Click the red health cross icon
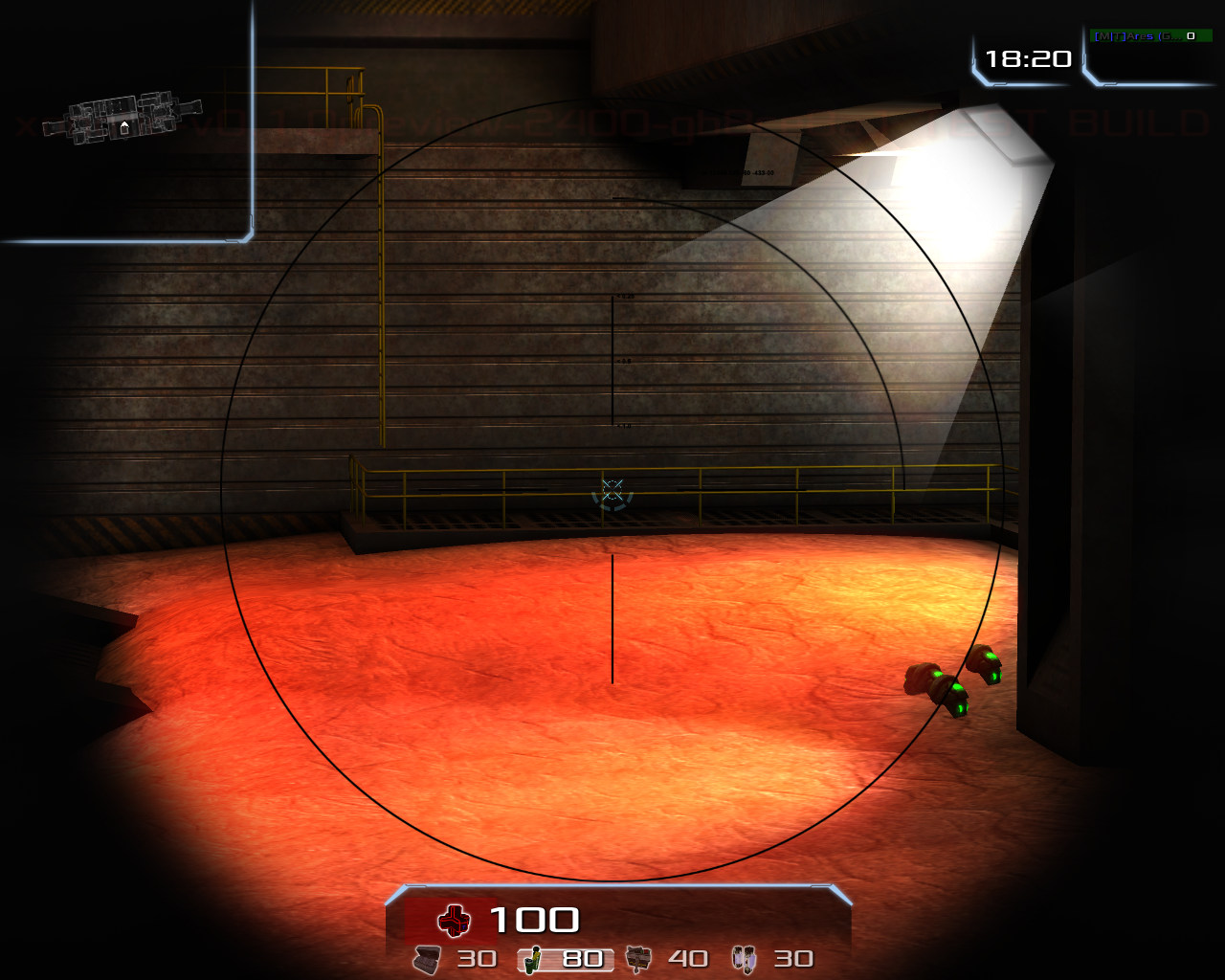1225x980 pixels. (454, 921)
